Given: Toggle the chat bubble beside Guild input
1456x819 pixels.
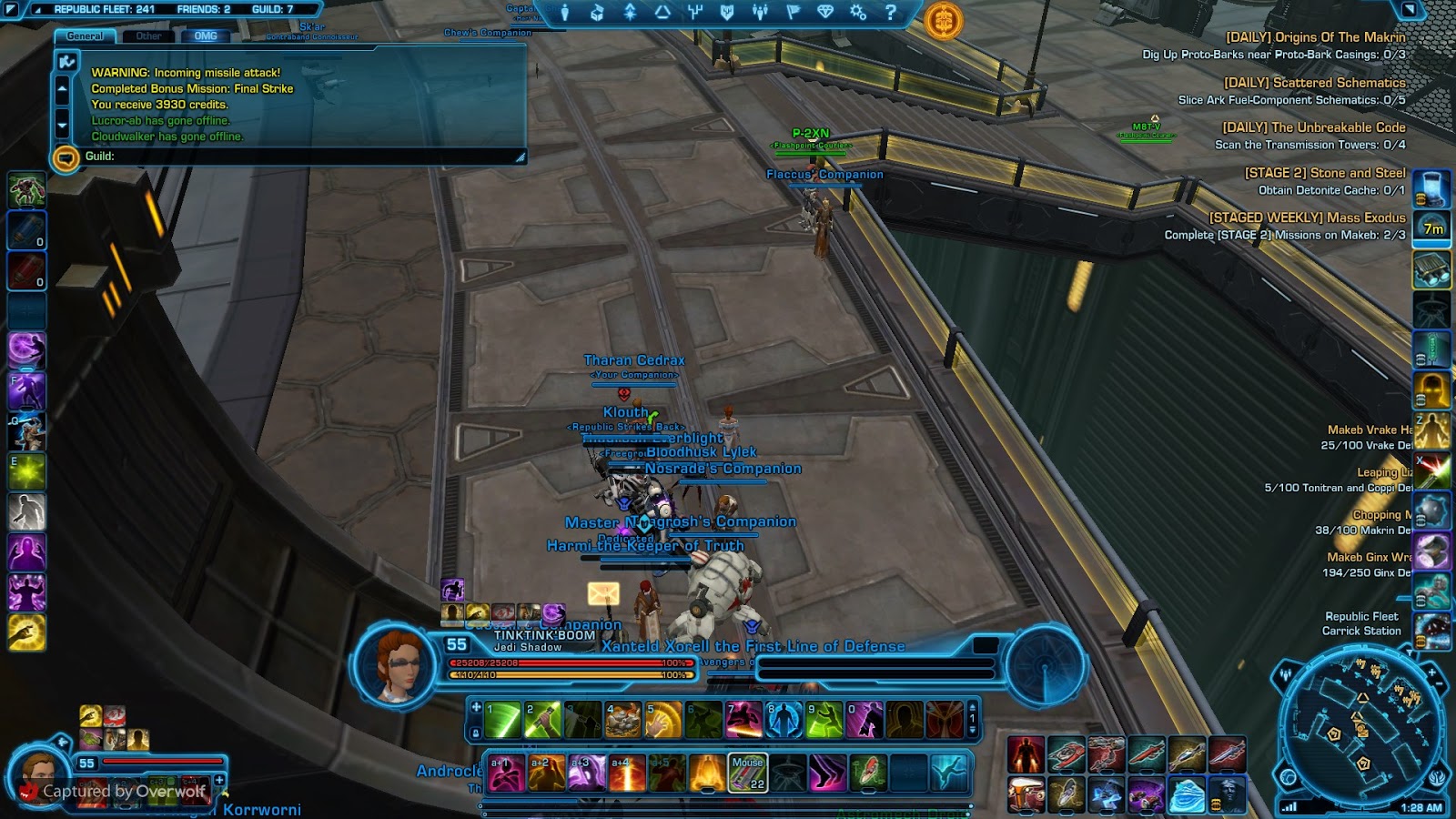Looking at the screenshot, I should pyautogui.click(x=65, y=158).
